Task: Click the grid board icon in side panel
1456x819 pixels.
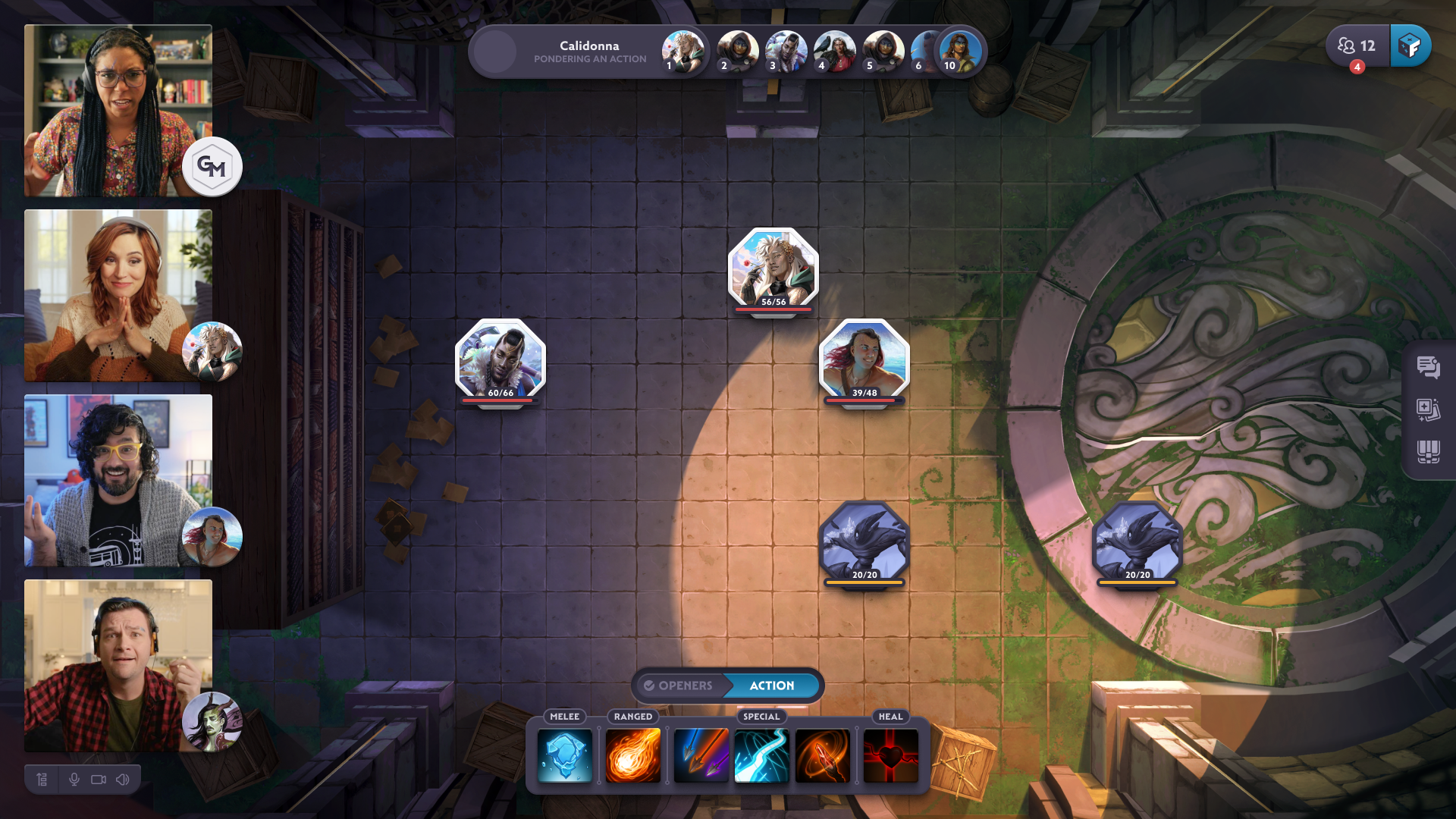Action: tap(1428, 453)
